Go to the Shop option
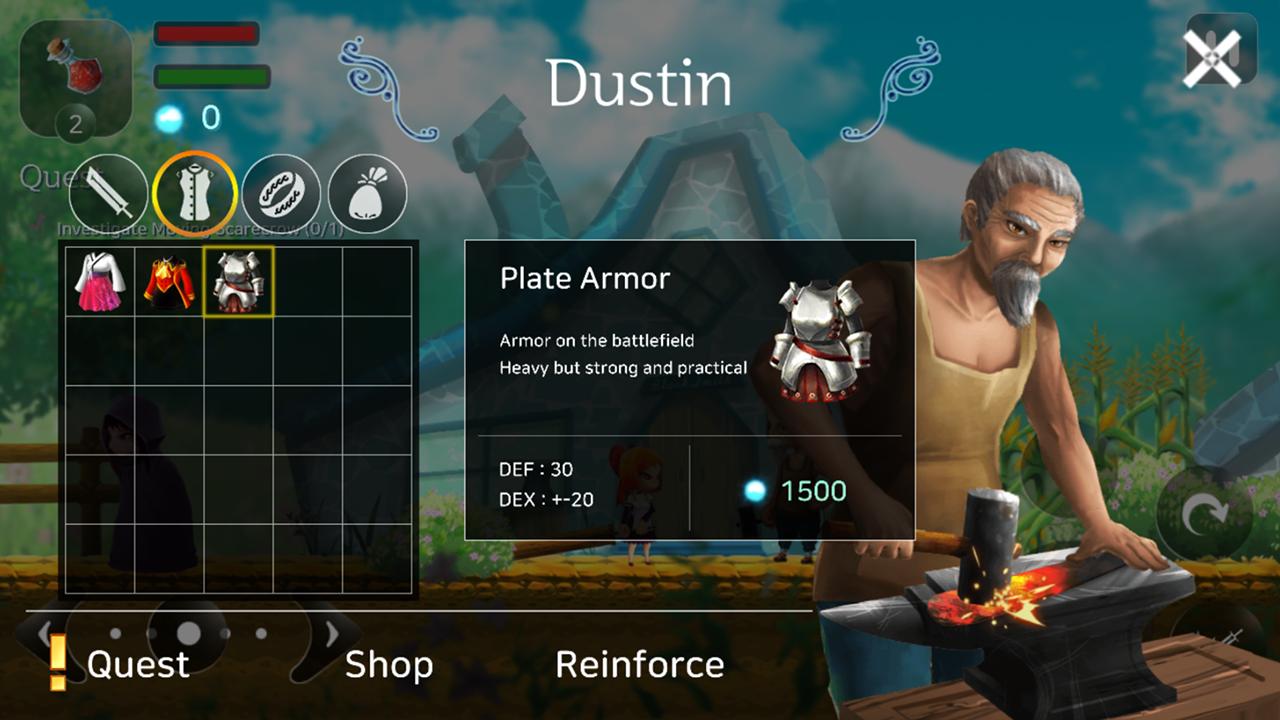Image resolution: width=1280 pixels, height=720 pixels. click(389, 664)
